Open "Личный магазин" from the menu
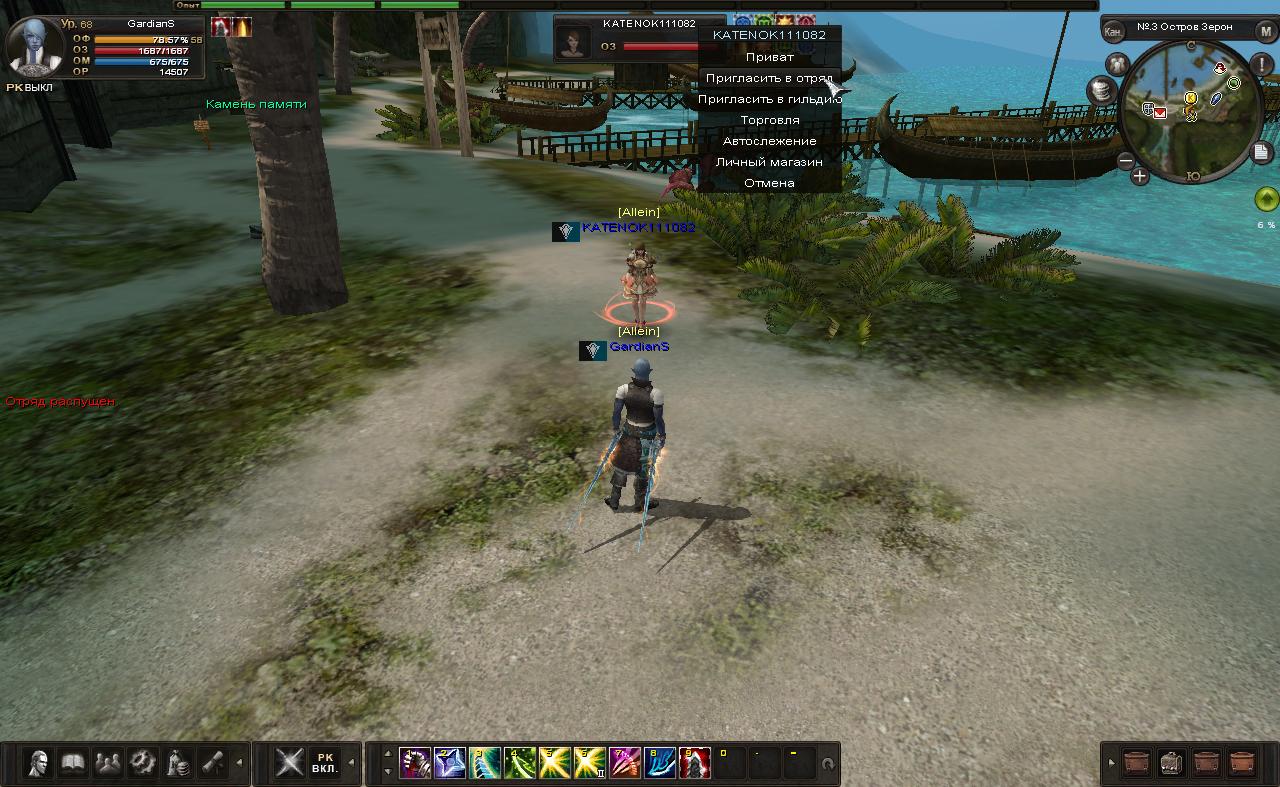This screenshot has width=1280, height=787. pyautogui.click(x=769, y=162)
